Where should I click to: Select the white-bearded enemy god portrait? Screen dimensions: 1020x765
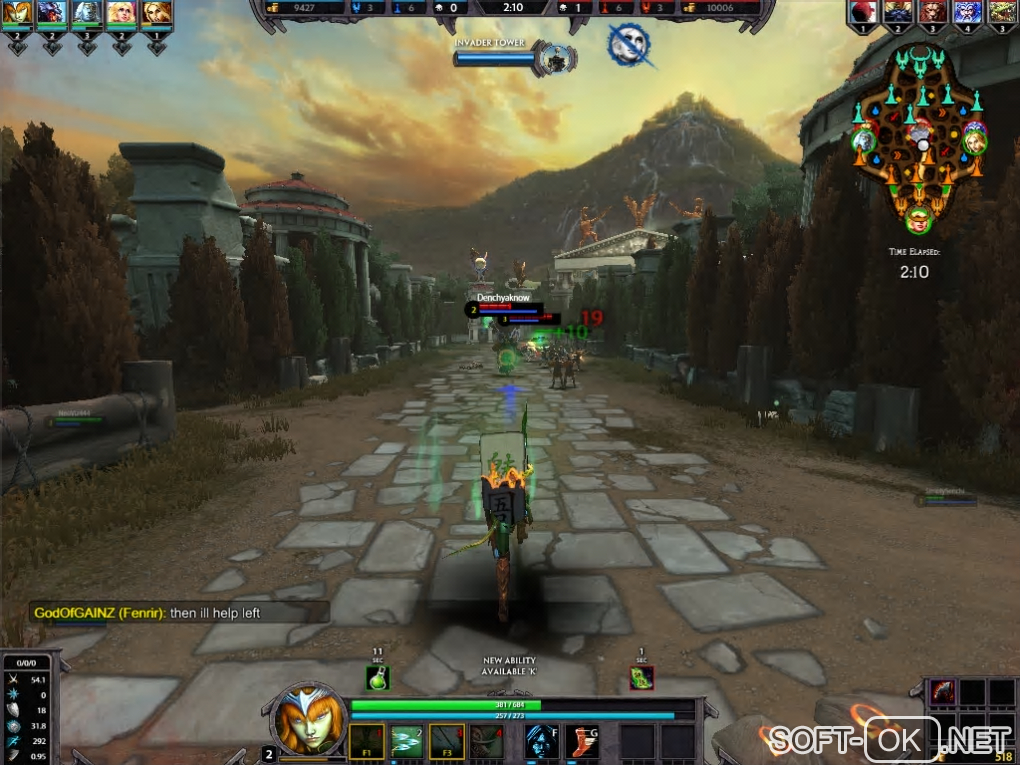click(966, 12)
